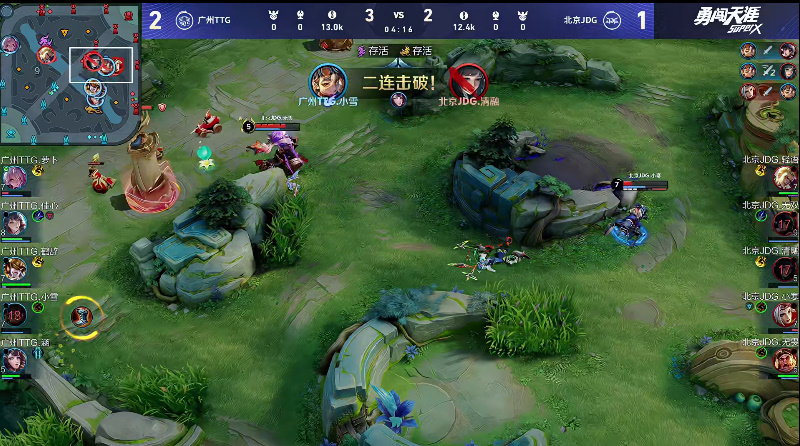The height and width of the screenshot is (446, 800).
Task: Select the second 北京JDG player portrait
Action: (x=785, y=223)
